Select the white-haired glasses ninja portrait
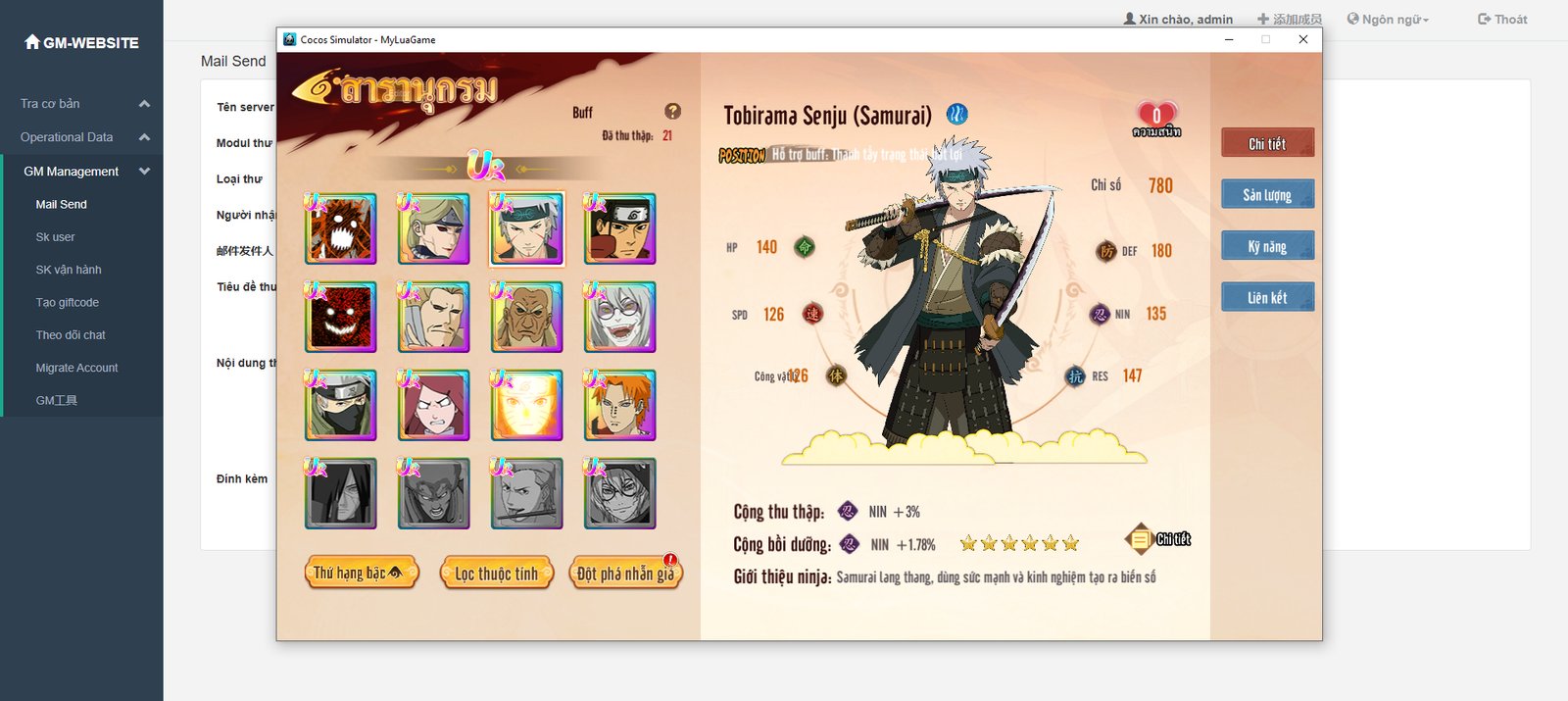Image resolution: width=1568 pixels, height=701 pixels. point(619,318)
